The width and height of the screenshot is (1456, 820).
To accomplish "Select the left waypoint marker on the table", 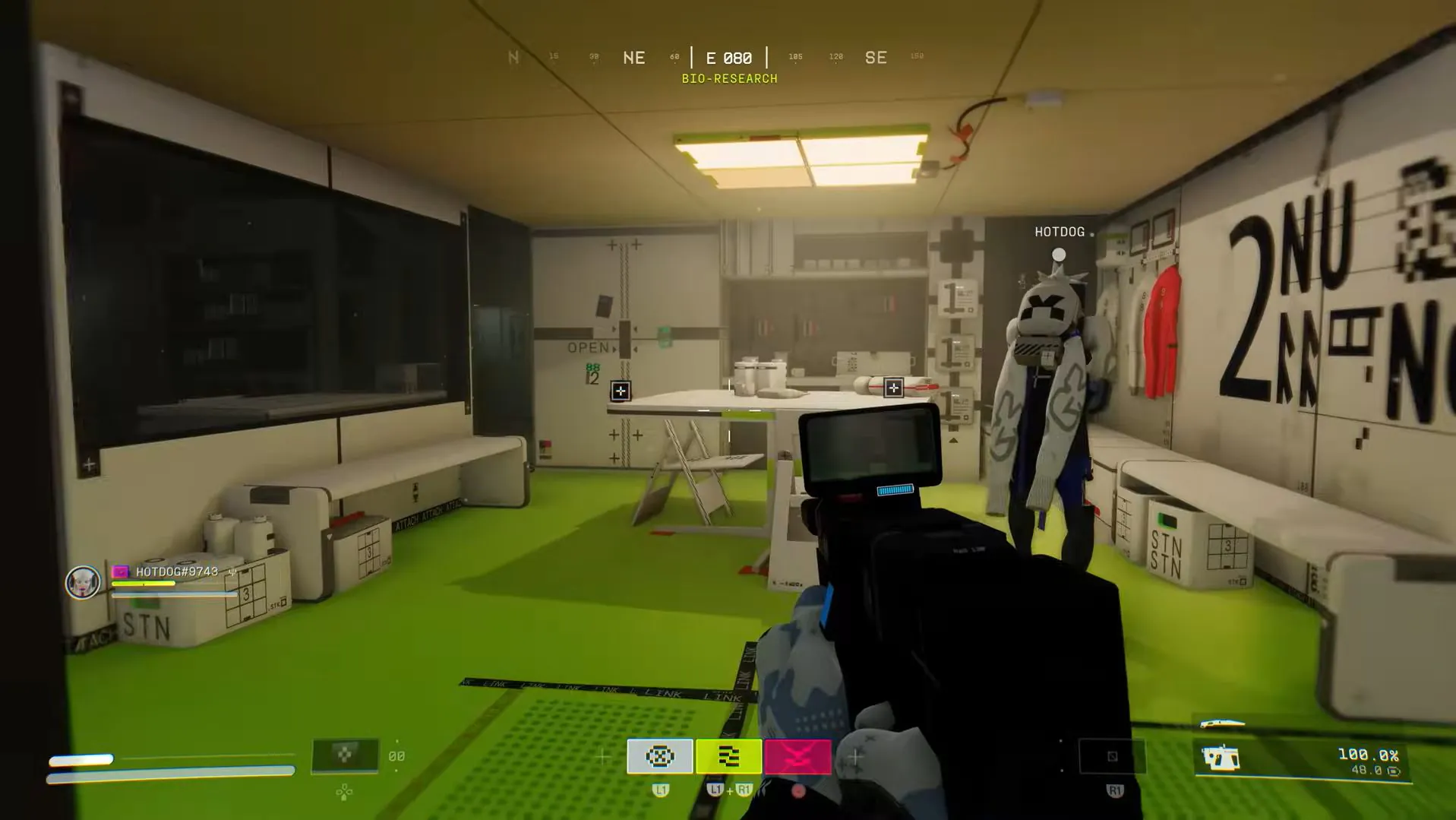I will (621, 392).
